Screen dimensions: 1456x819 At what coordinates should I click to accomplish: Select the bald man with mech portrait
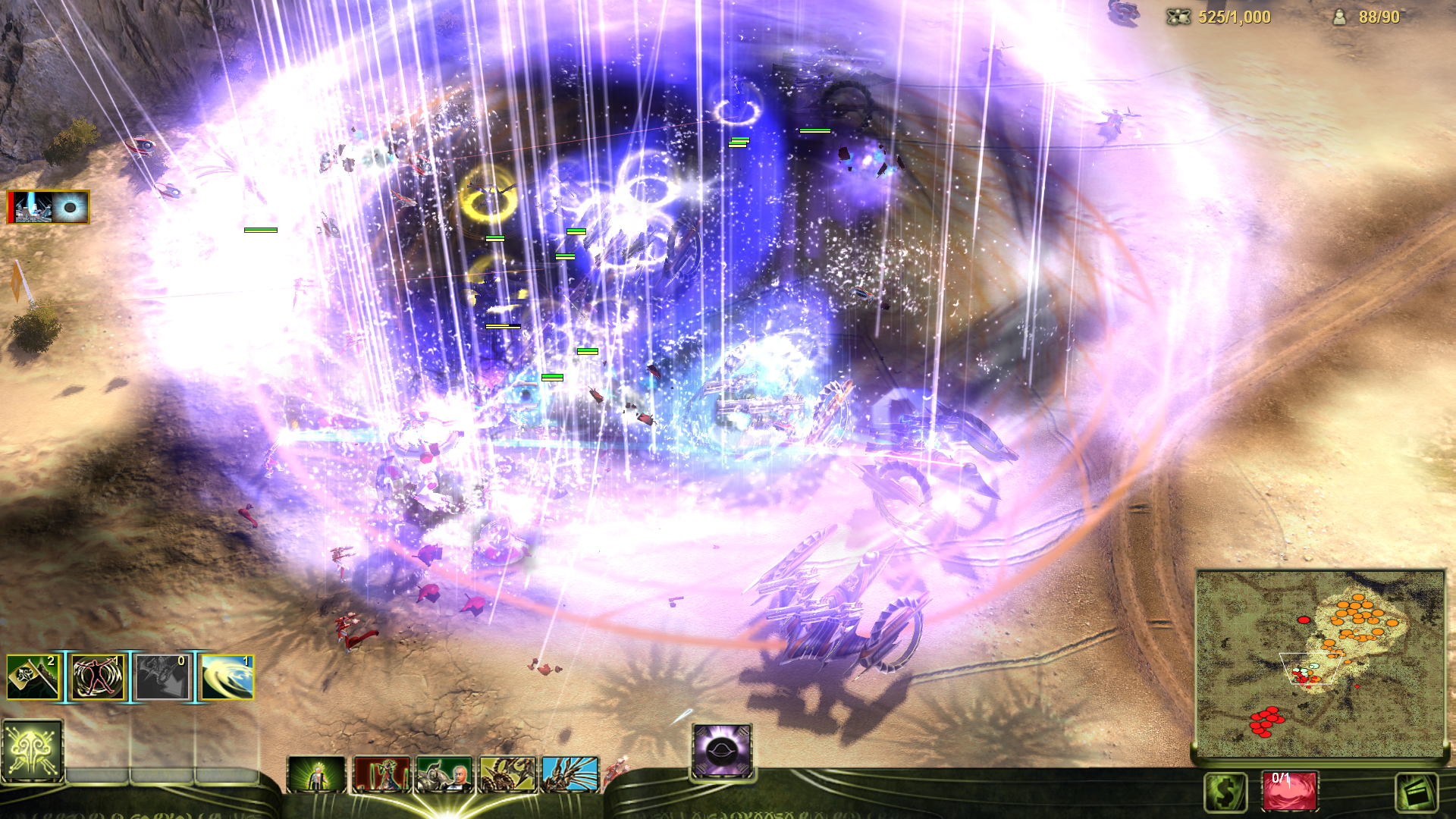pyautogui.click(x=444, y=774)
